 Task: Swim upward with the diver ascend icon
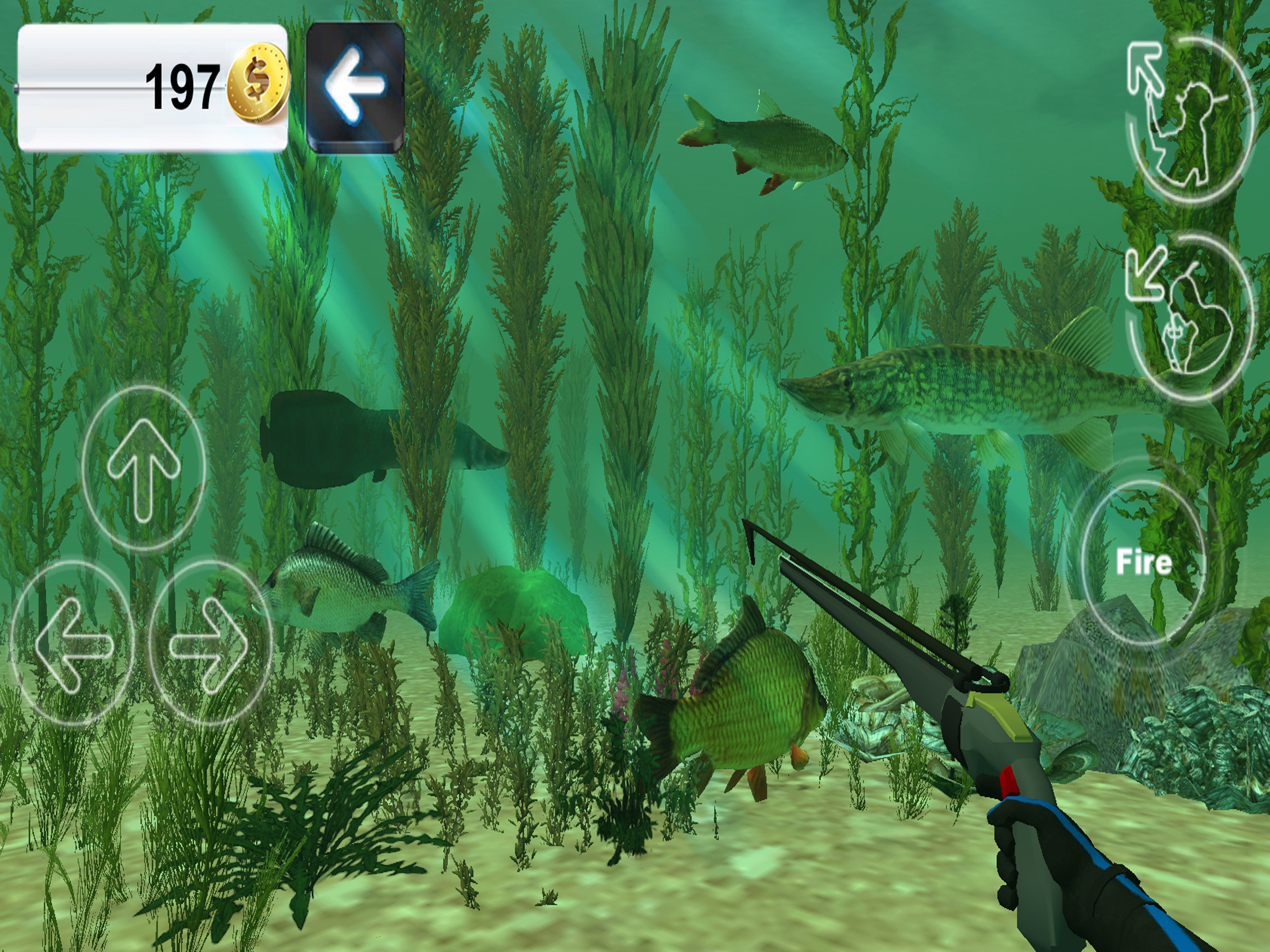click(x=1189, y=120)
